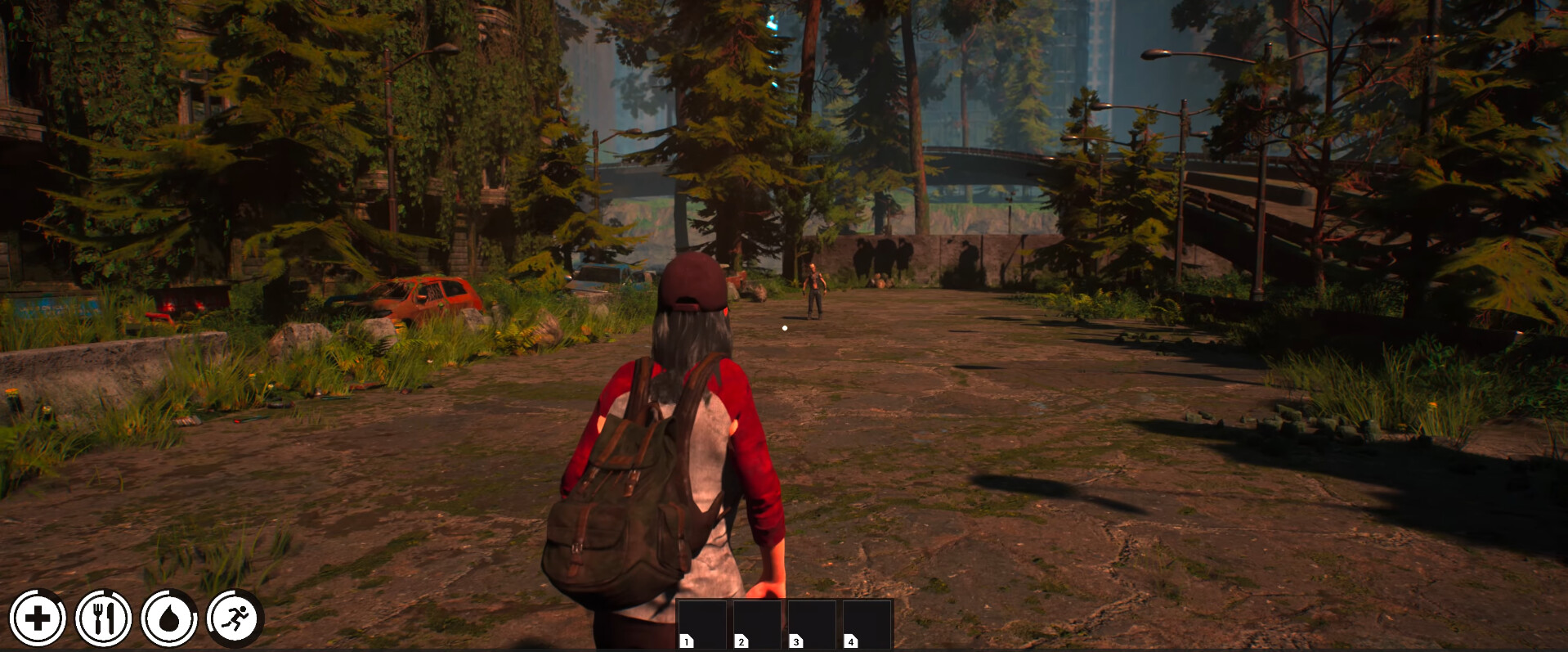Click the distant NPC standing ahead
The width and height of the screenshot is (1568, 652).
(813, 288)
